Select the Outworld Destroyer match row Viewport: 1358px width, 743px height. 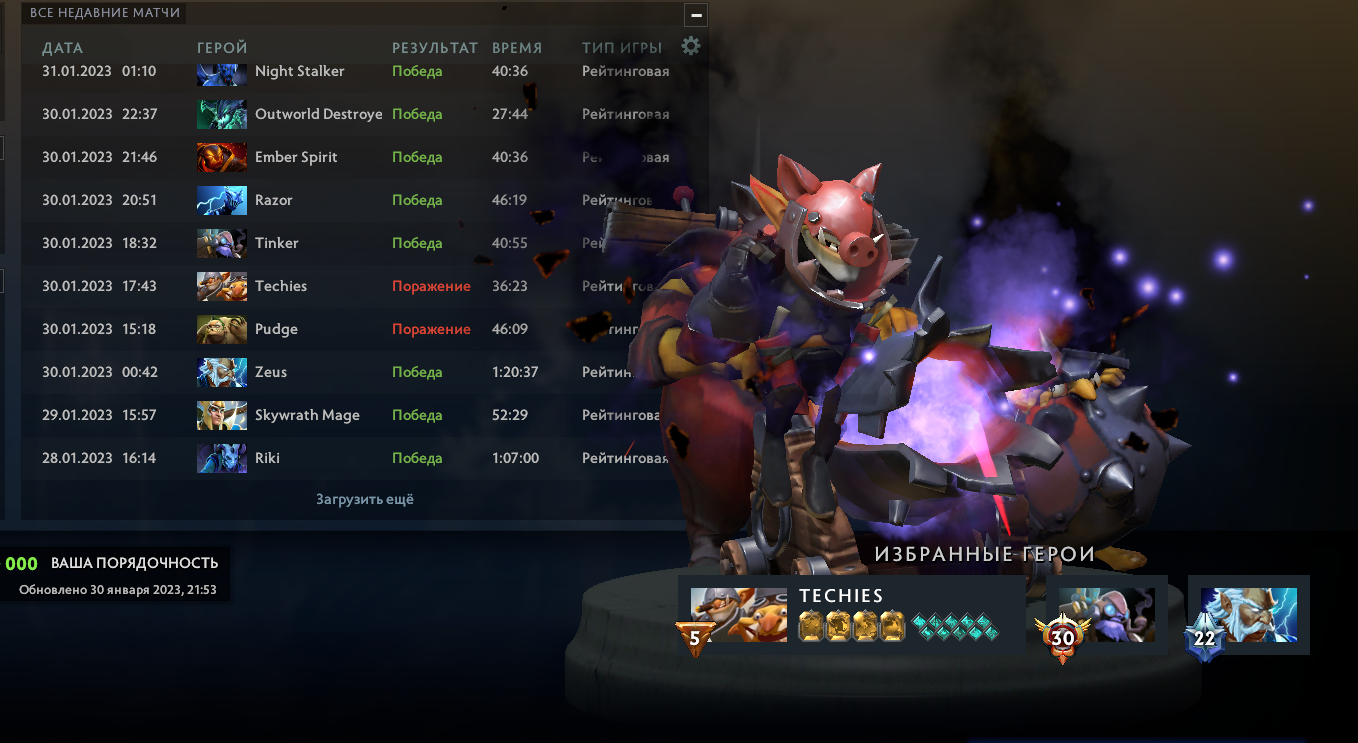[318, 115]
